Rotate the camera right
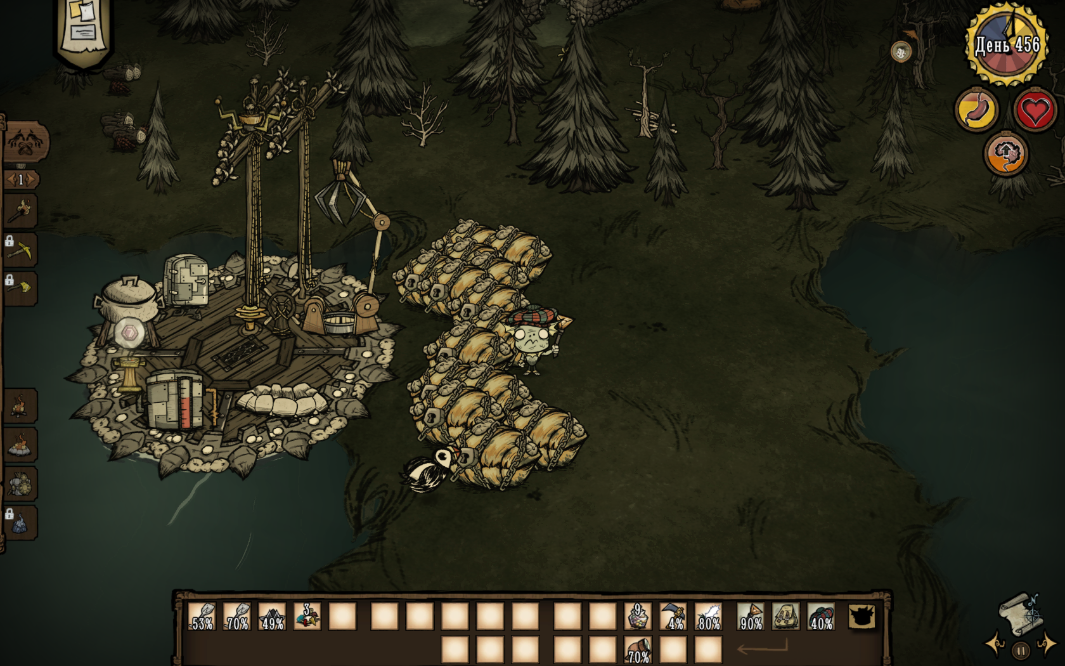 click(x=1046, y=643)
